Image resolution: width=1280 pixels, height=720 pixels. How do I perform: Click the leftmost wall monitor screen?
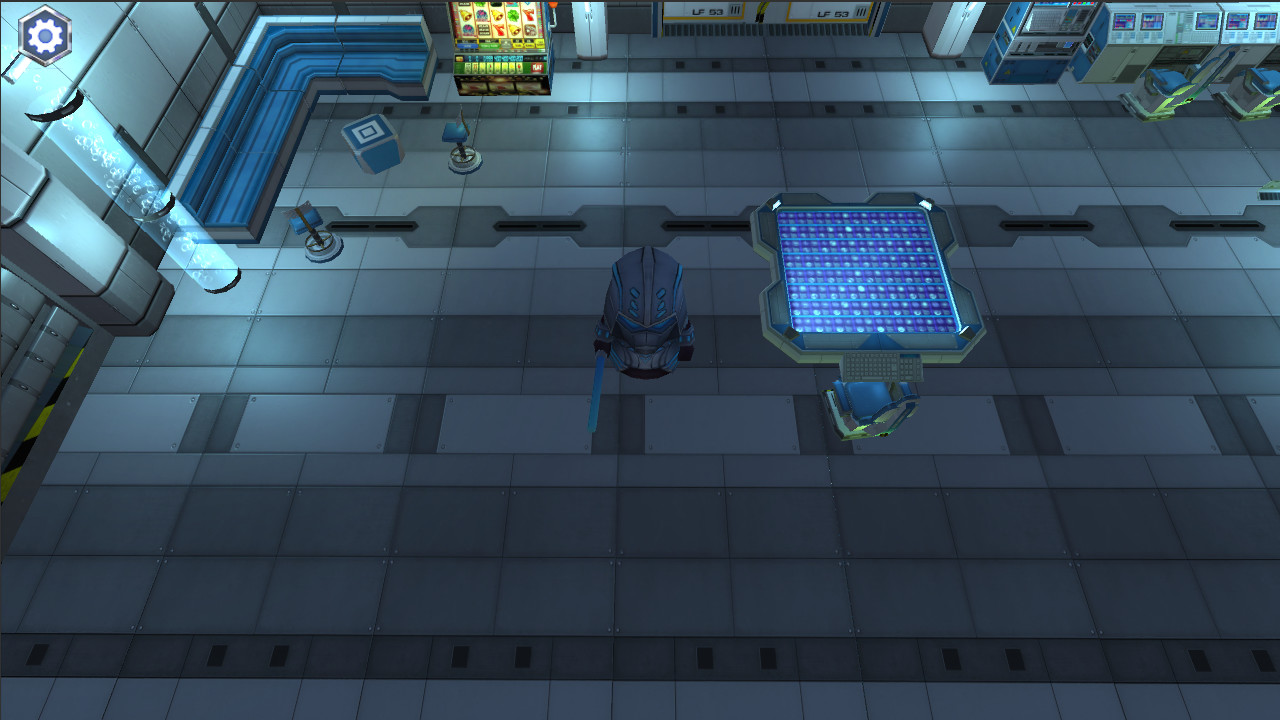point(1124,22)
